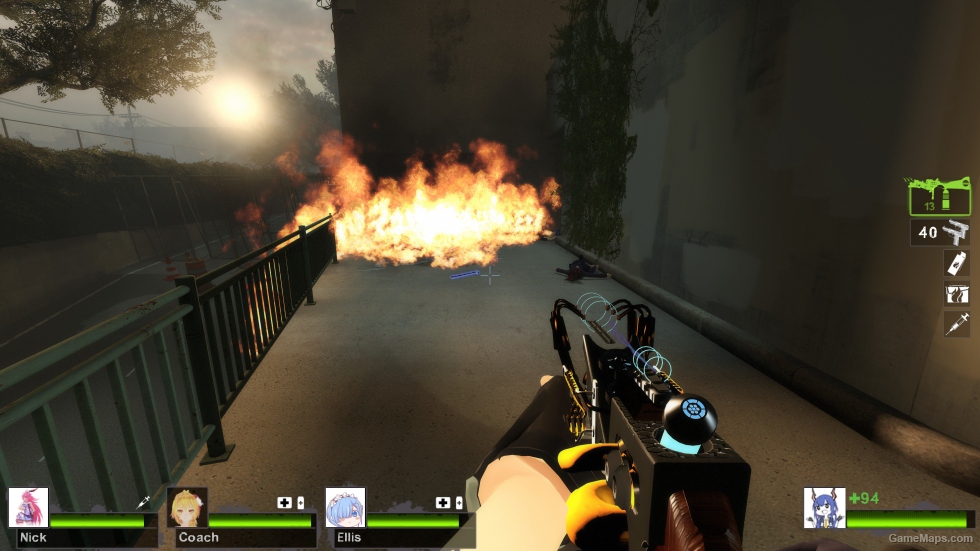Choose the defibrillator item slot
This screenshot has width=980, height=551.
tap(957, 294)
